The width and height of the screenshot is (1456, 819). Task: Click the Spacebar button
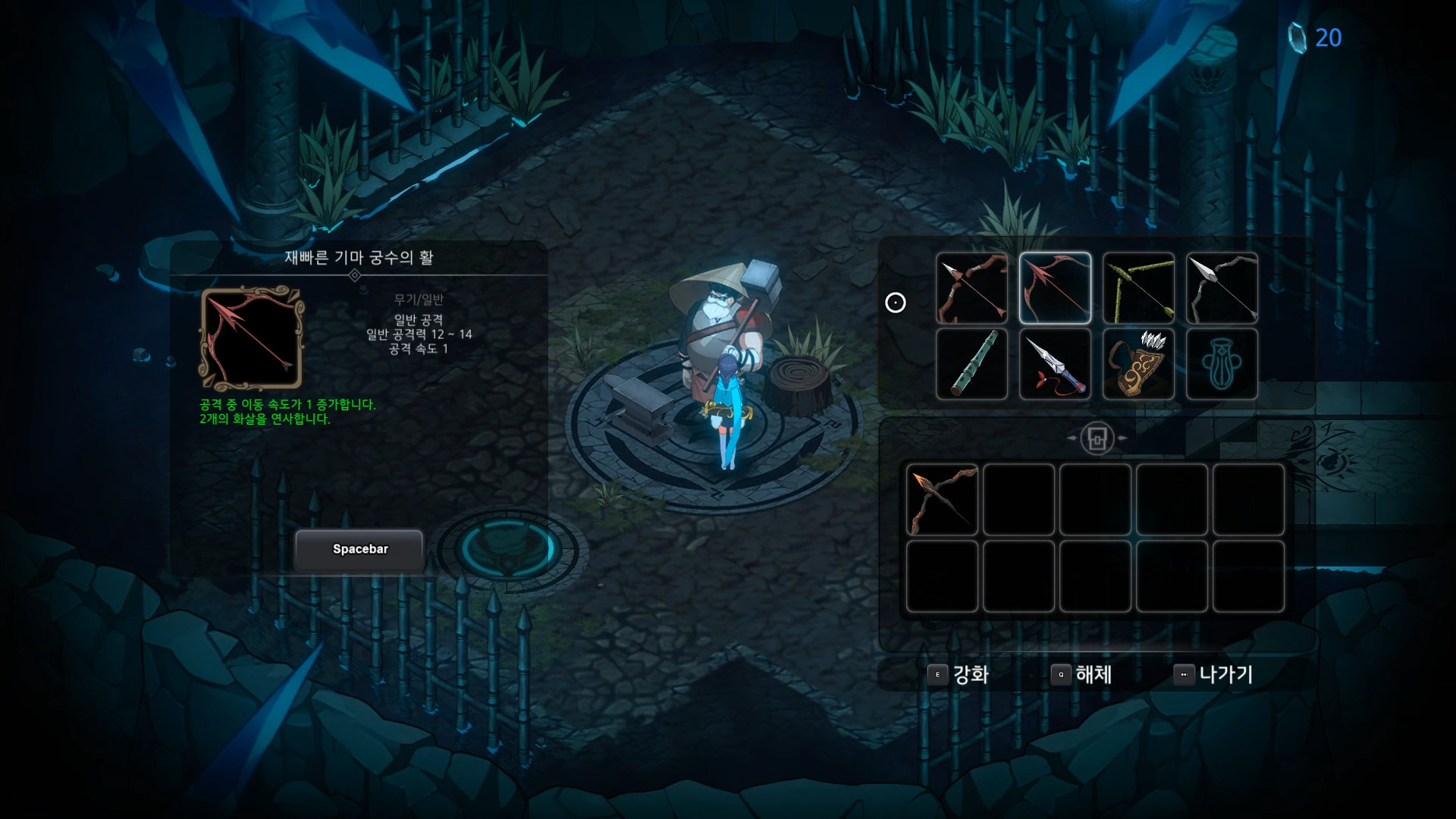[359, 549]
